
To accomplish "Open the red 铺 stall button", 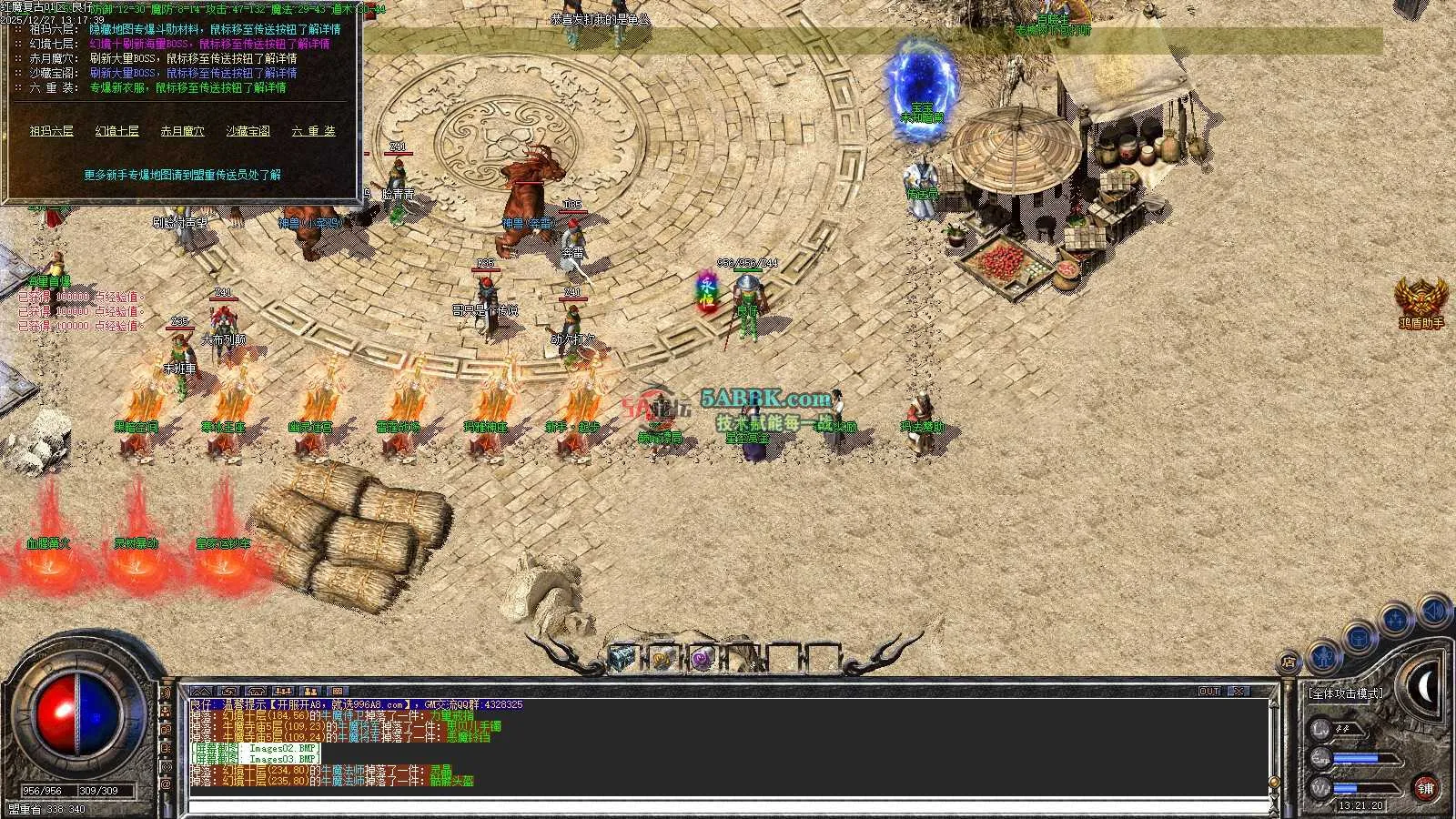I will tap(1425, 788).
